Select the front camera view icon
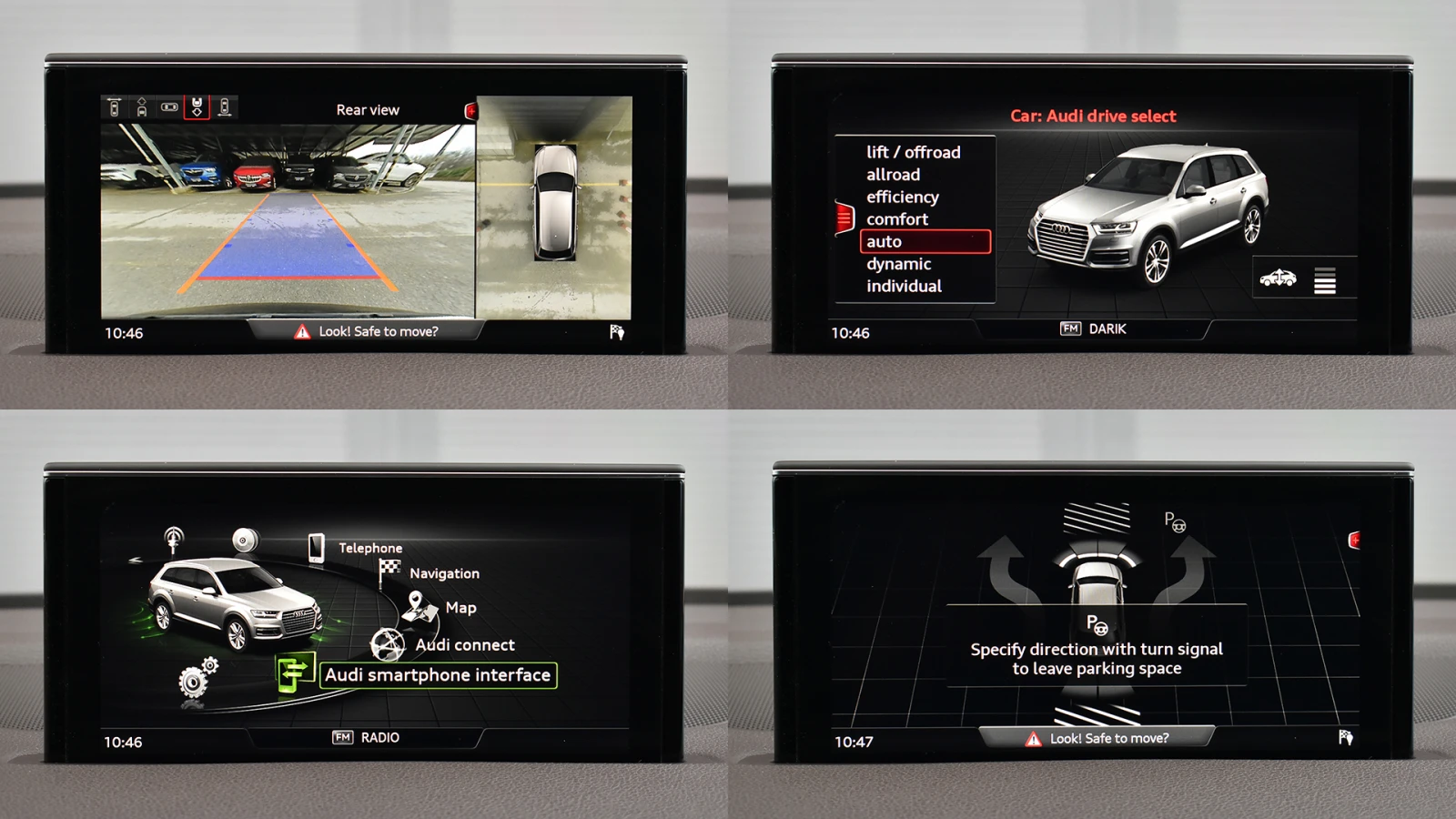This screenshot has width=1456, height=819. pyautogui.click(x=143, y=106)
